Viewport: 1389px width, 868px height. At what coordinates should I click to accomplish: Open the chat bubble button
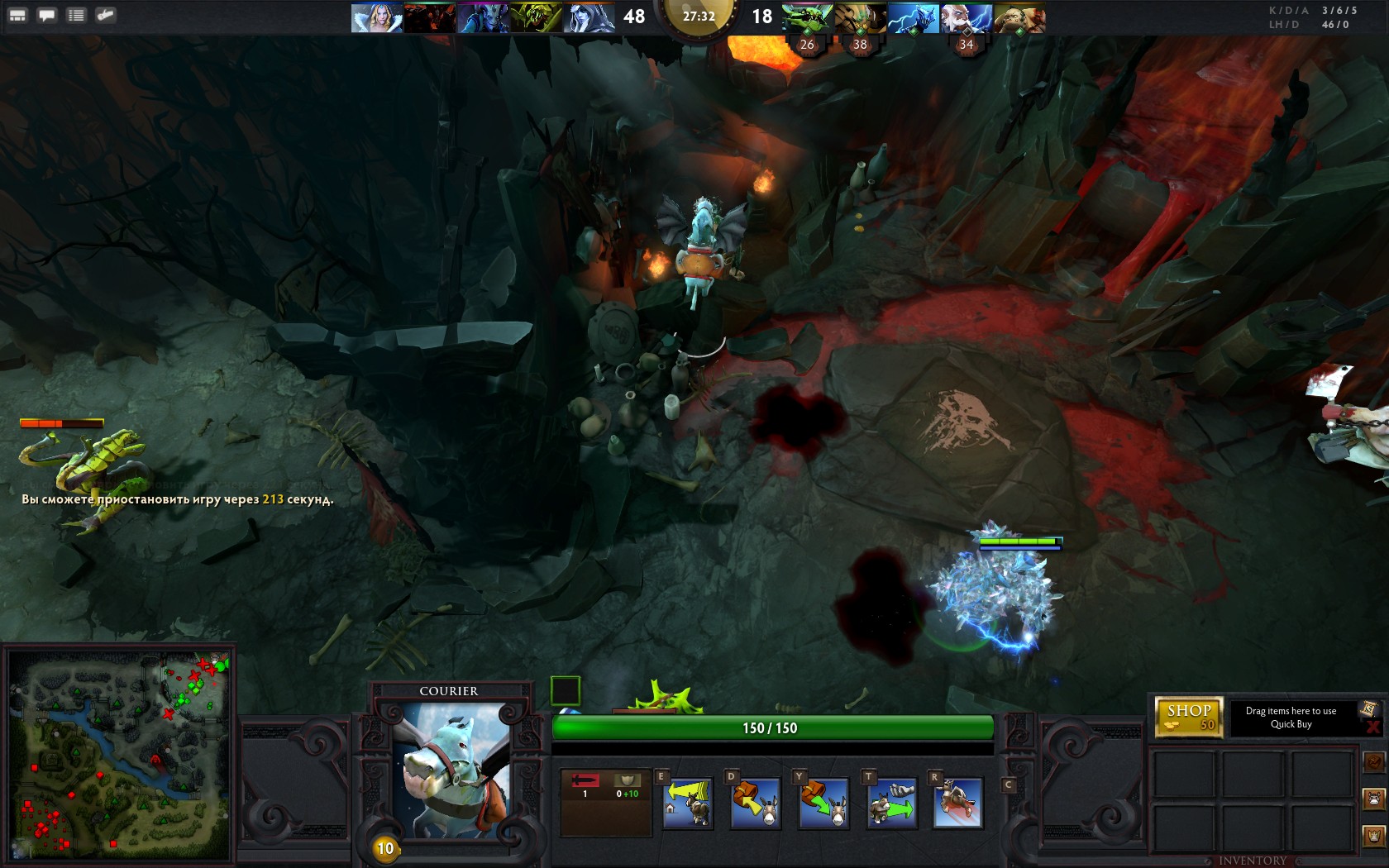pos(47,15)
